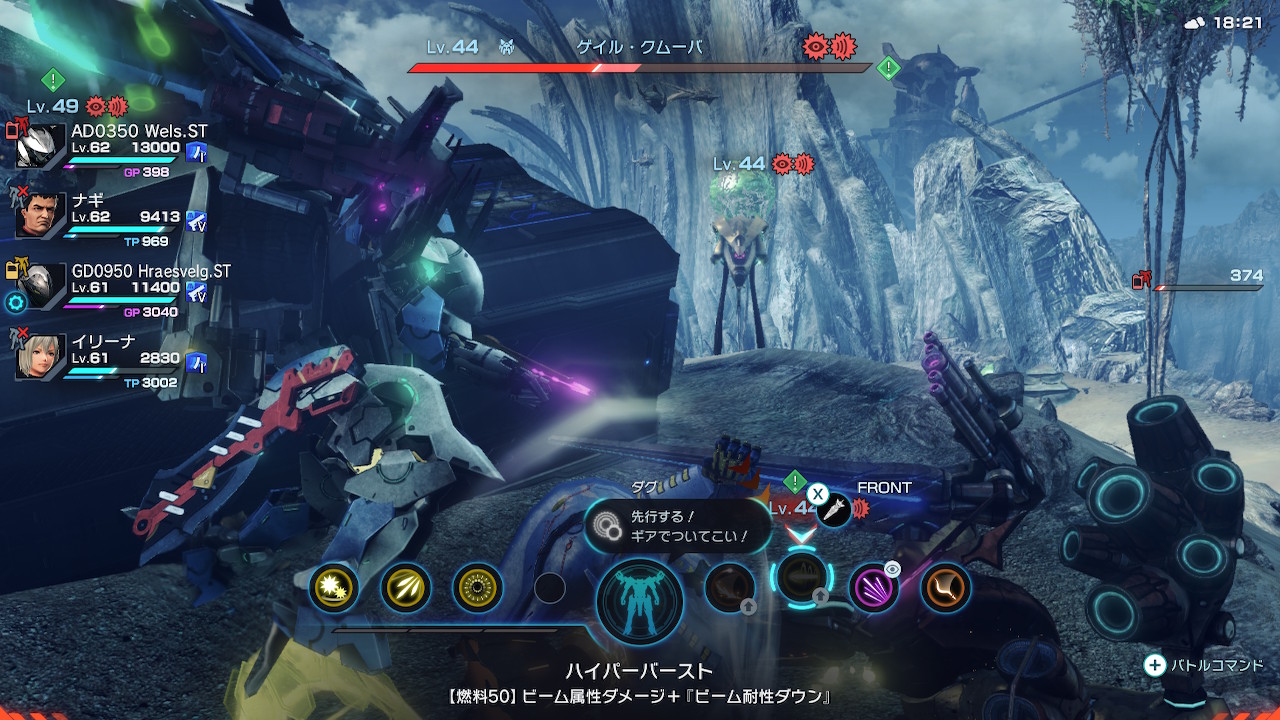
Task: Activate the yellow starburst explosion art
Action: (332, 588)
